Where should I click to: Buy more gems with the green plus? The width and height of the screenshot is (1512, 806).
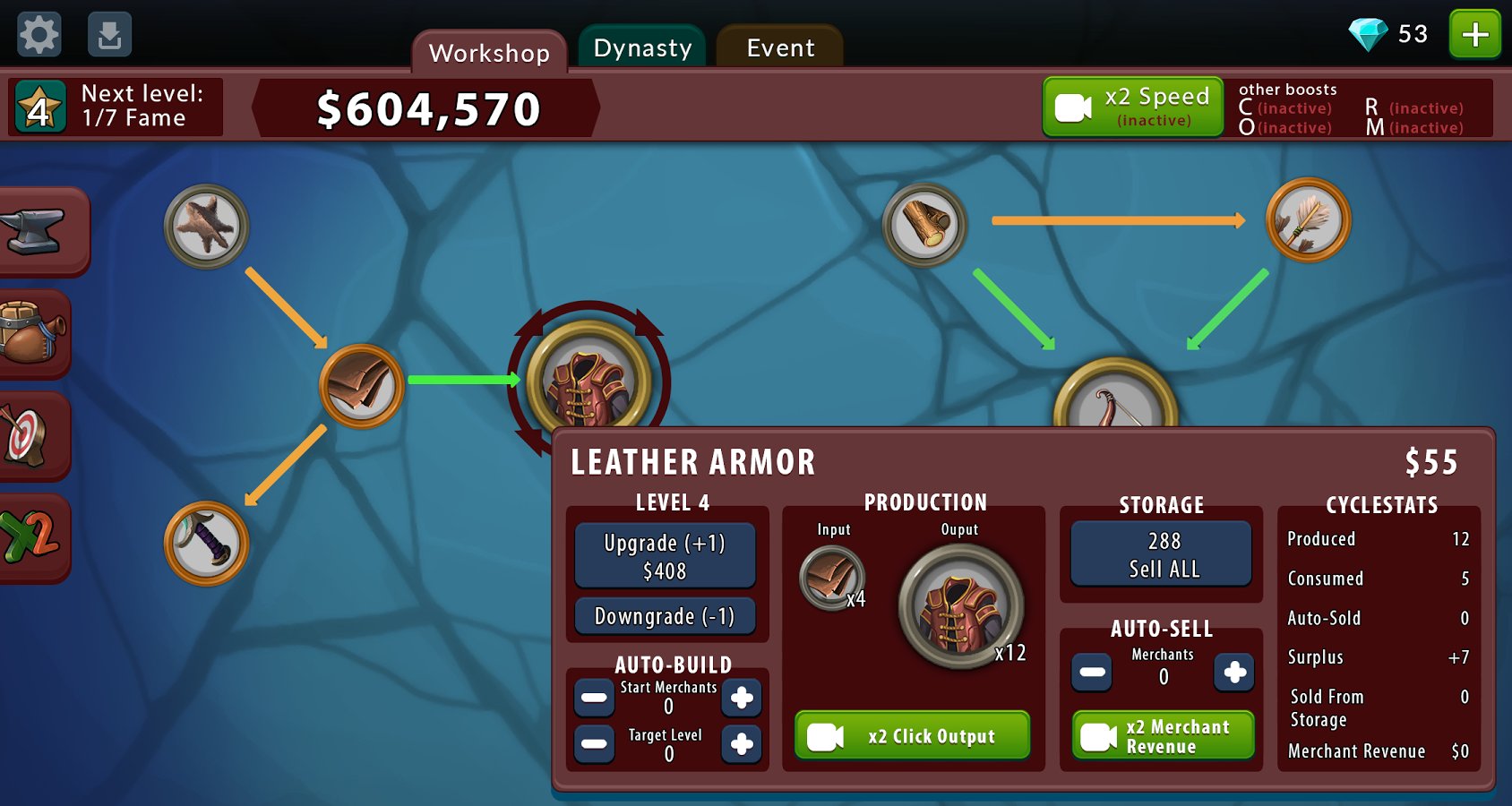pyautogui.click(x=1474, y=35)
